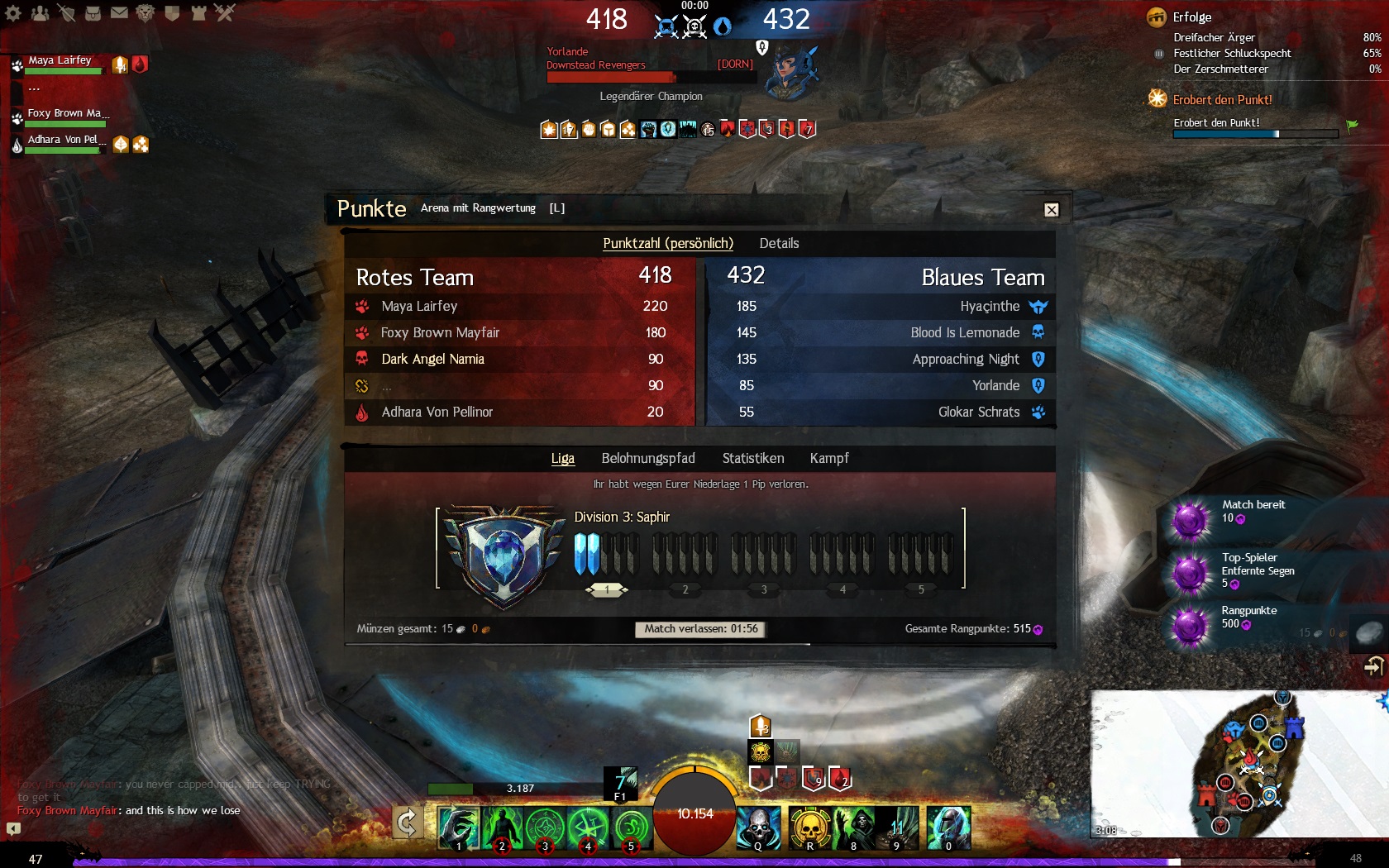Activate the weapon swap arrow button
The height and width of the screenshot is (868, 1389).
click(x=407, y=823)
